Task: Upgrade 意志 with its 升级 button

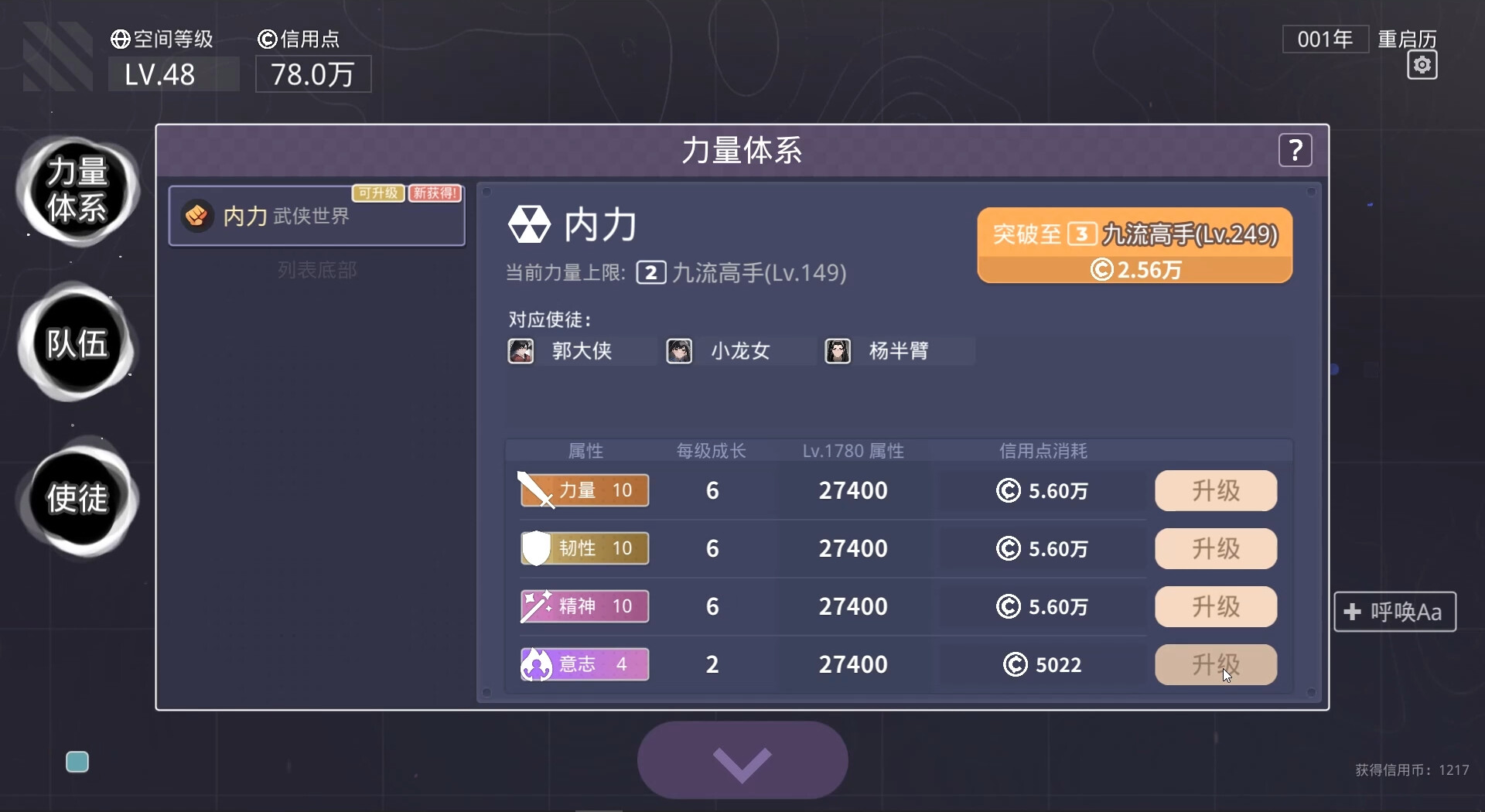Action: (x=1215, y=664)
